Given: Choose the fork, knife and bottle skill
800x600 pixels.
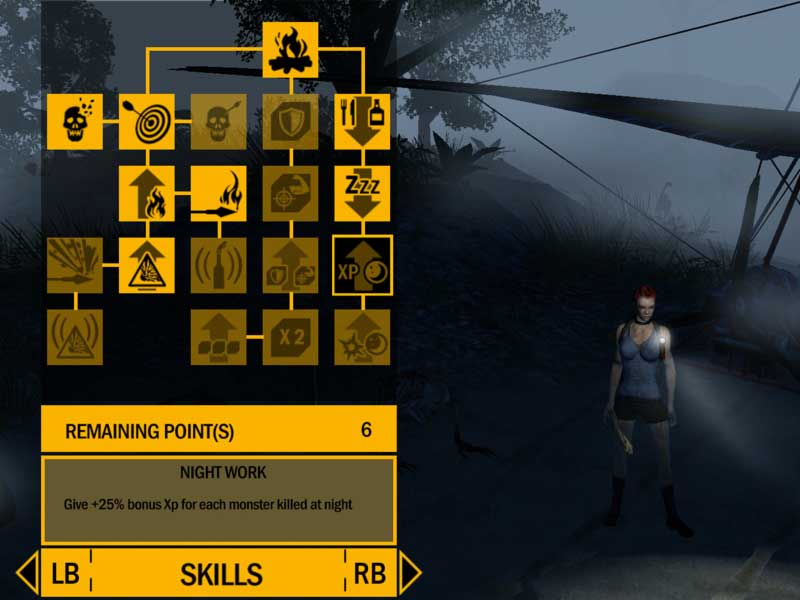Looking at the screenshot, I should click(362, 122).
